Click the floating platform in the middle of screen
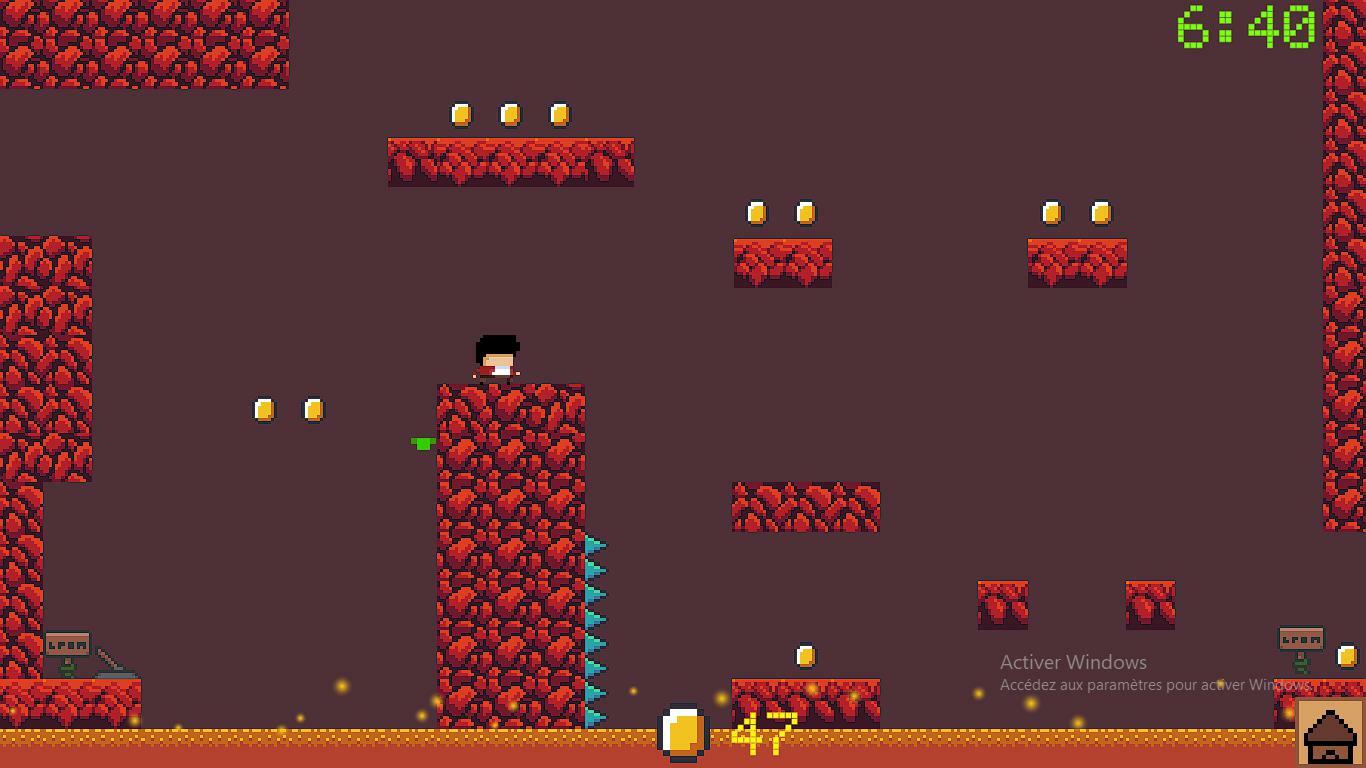The width and height of the screenshot is (1366, 768). (805, 506)
